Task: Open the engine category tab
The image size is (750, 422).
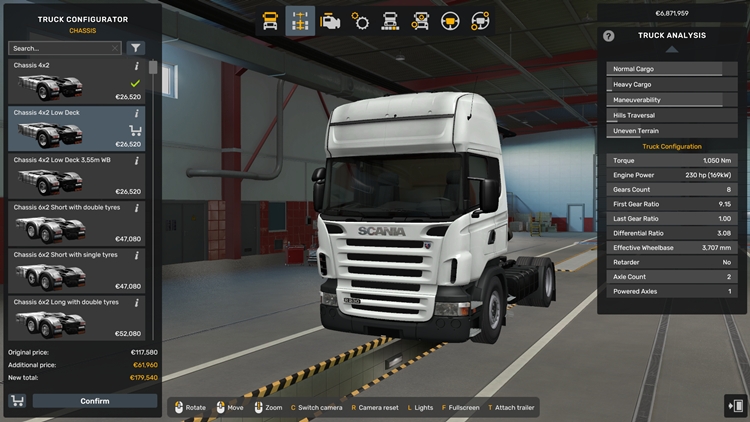Action: coord(330,20)
